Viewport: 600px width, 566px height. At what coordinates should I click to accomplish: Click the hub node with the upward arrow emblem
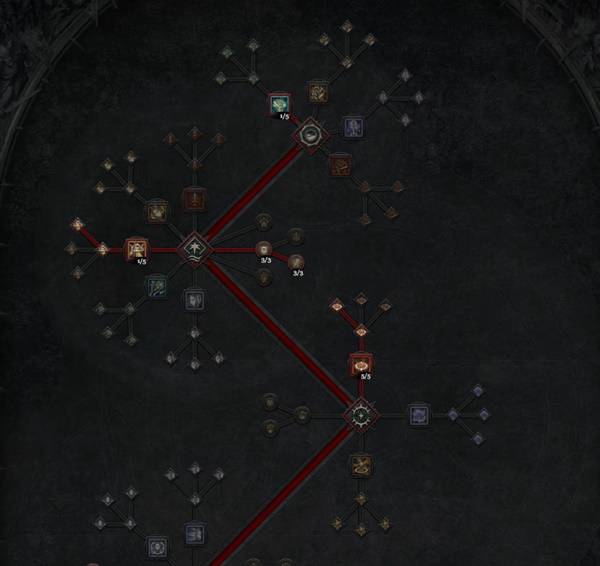tap(193, 247)
